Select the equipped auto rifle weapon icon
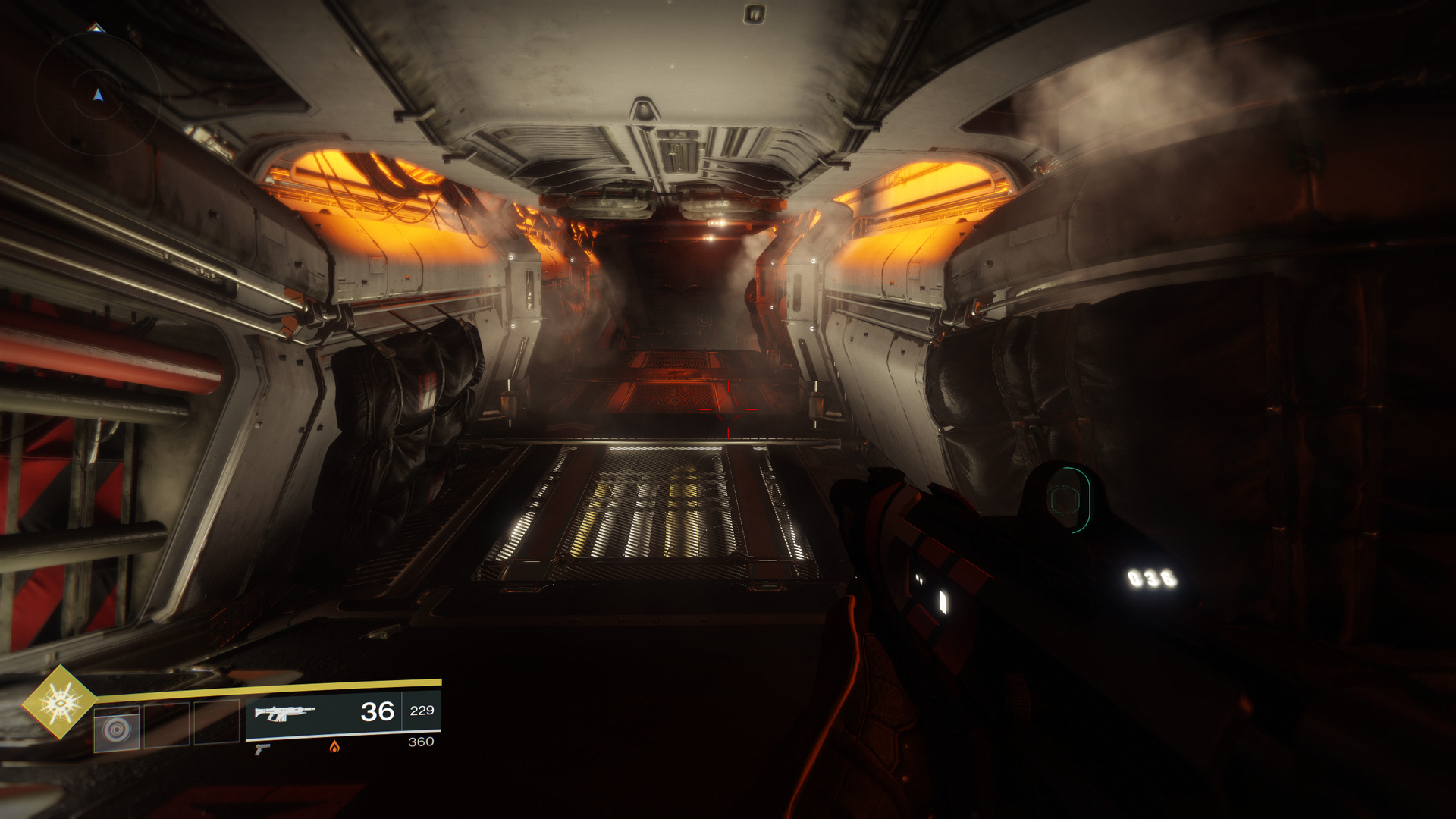Screen dimensions: 1456x819 pos(284,713)
